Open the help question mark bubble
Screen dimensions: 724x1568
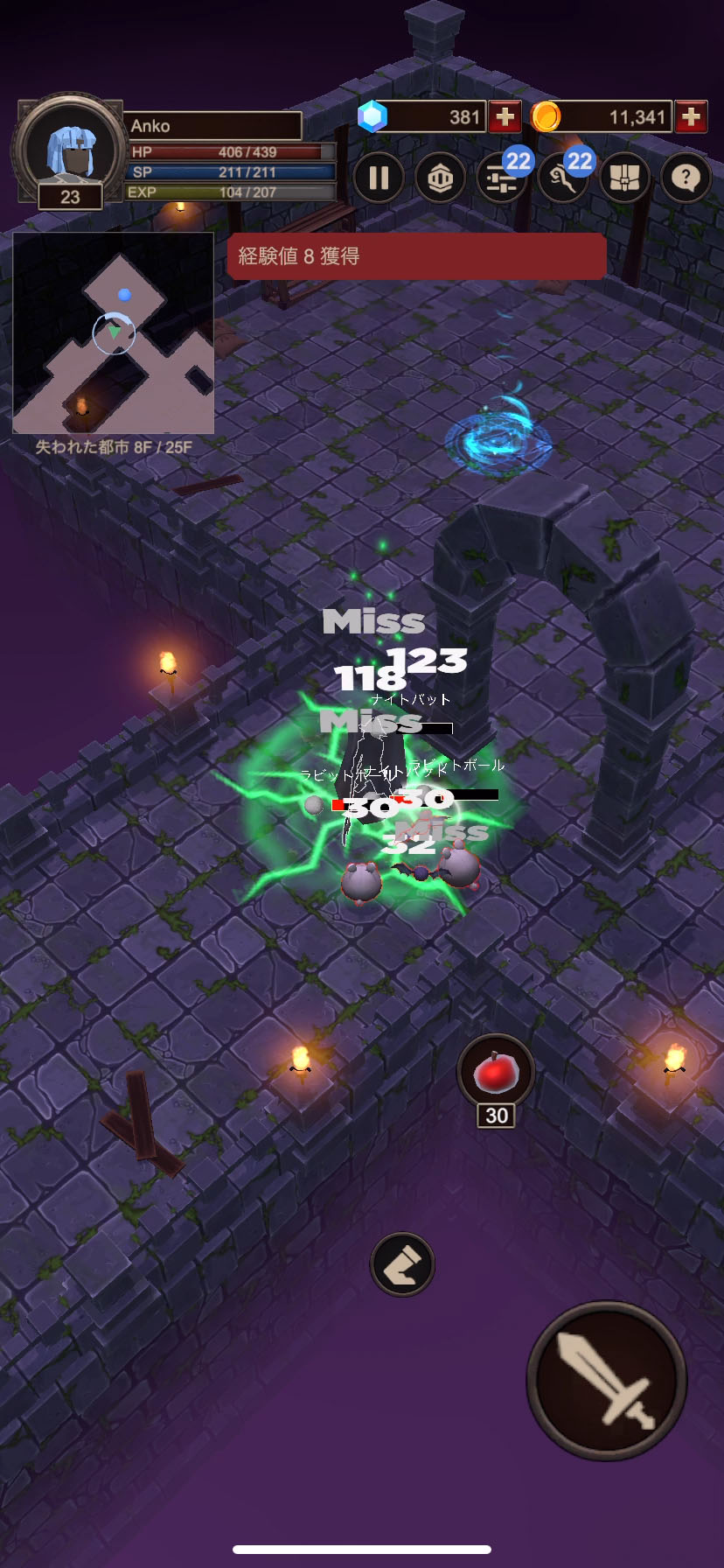pyautogui.click(x=686, y=178)
